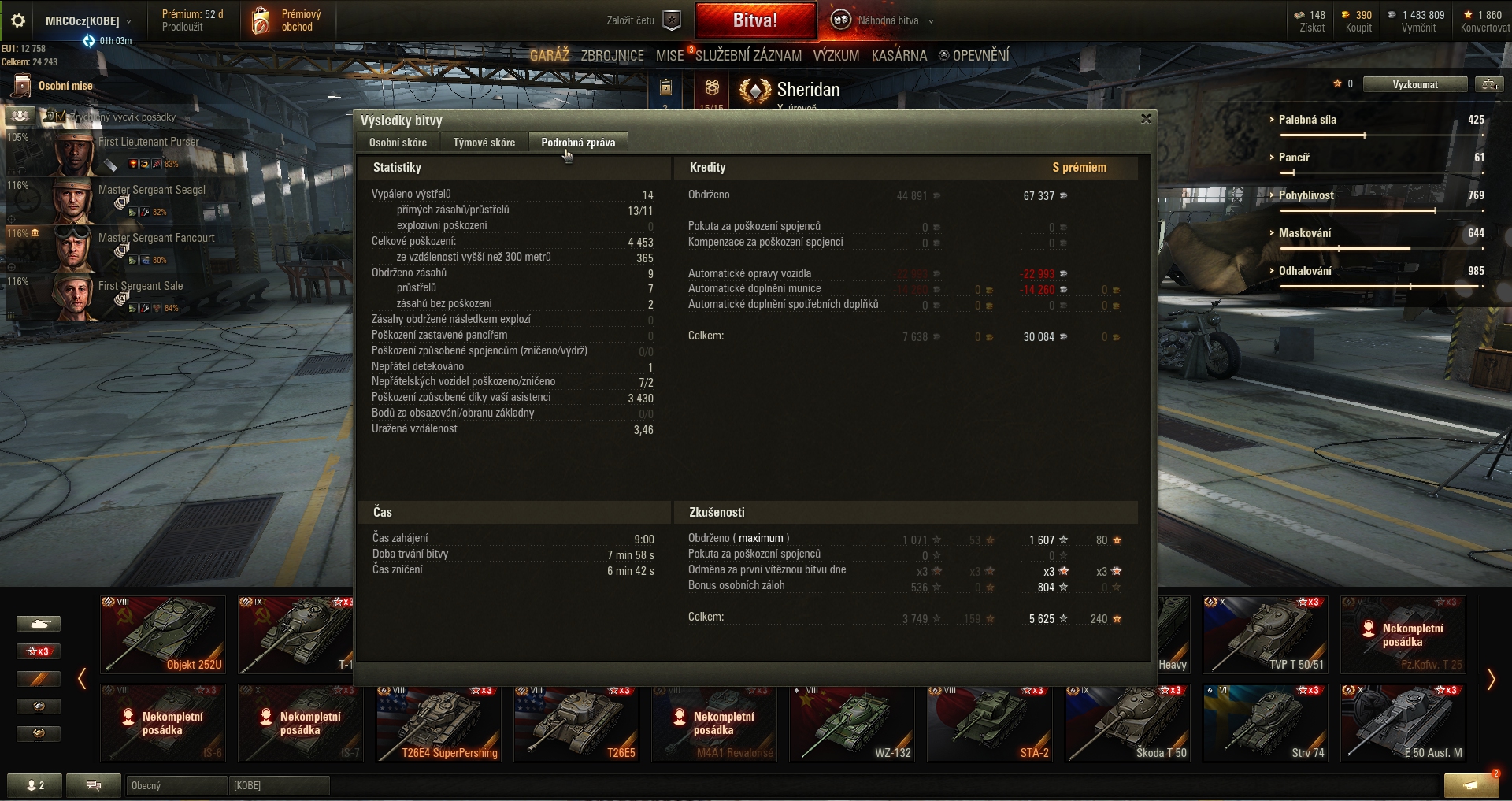
Task: Select the TVP T 50/51 tank
Action: 1265,635
